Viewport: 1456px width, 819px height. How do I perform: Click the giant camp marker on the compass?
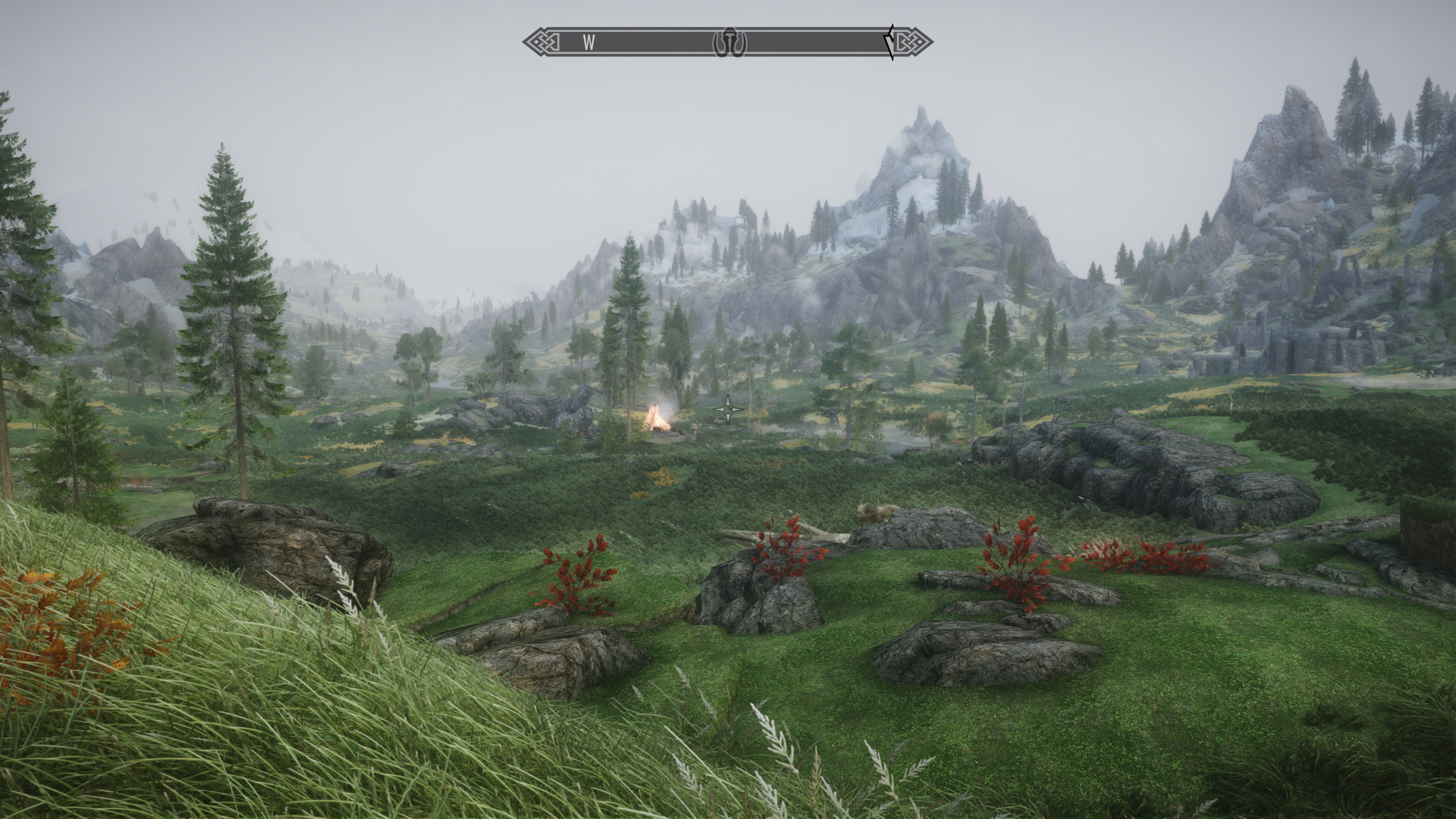pyautogui.click(x=730, y=42)
